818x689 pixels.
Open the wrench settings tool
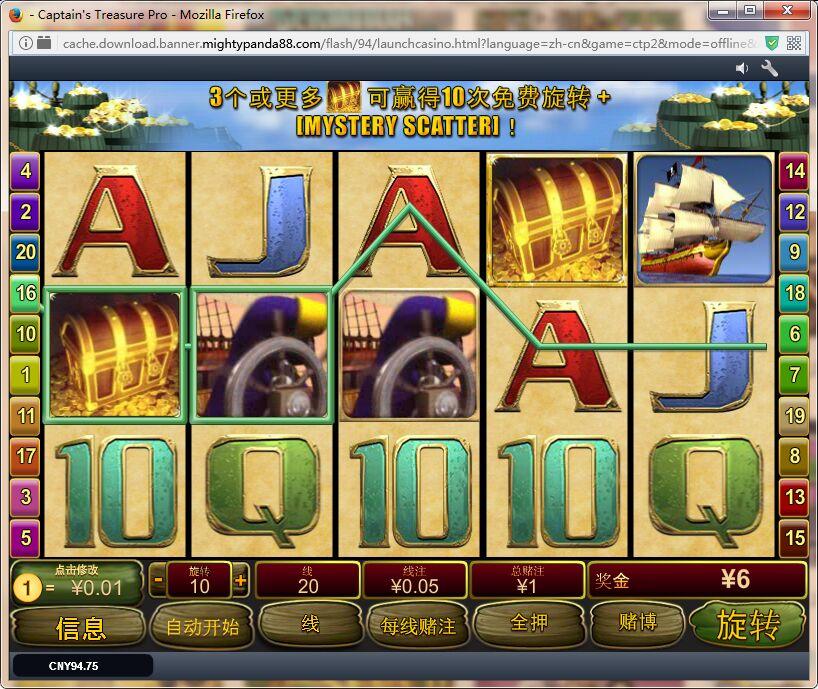click(770, 68)
